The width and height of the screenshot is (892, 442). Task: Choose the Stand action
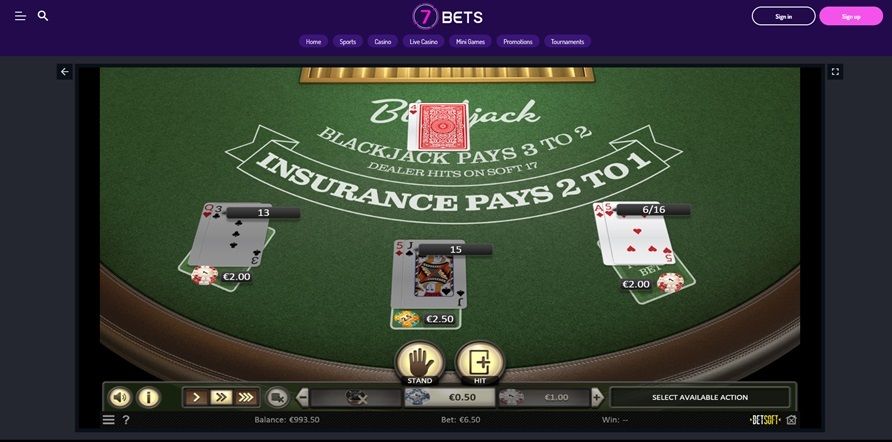click(x=419, y=361)
